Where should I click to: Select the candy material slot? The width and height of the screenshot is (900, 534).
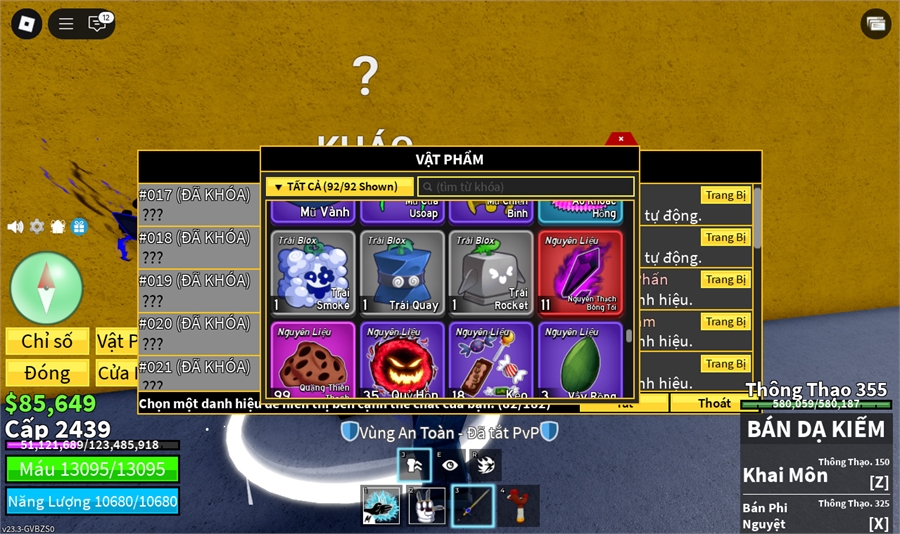pyautogui.click(x=491, y=360)
